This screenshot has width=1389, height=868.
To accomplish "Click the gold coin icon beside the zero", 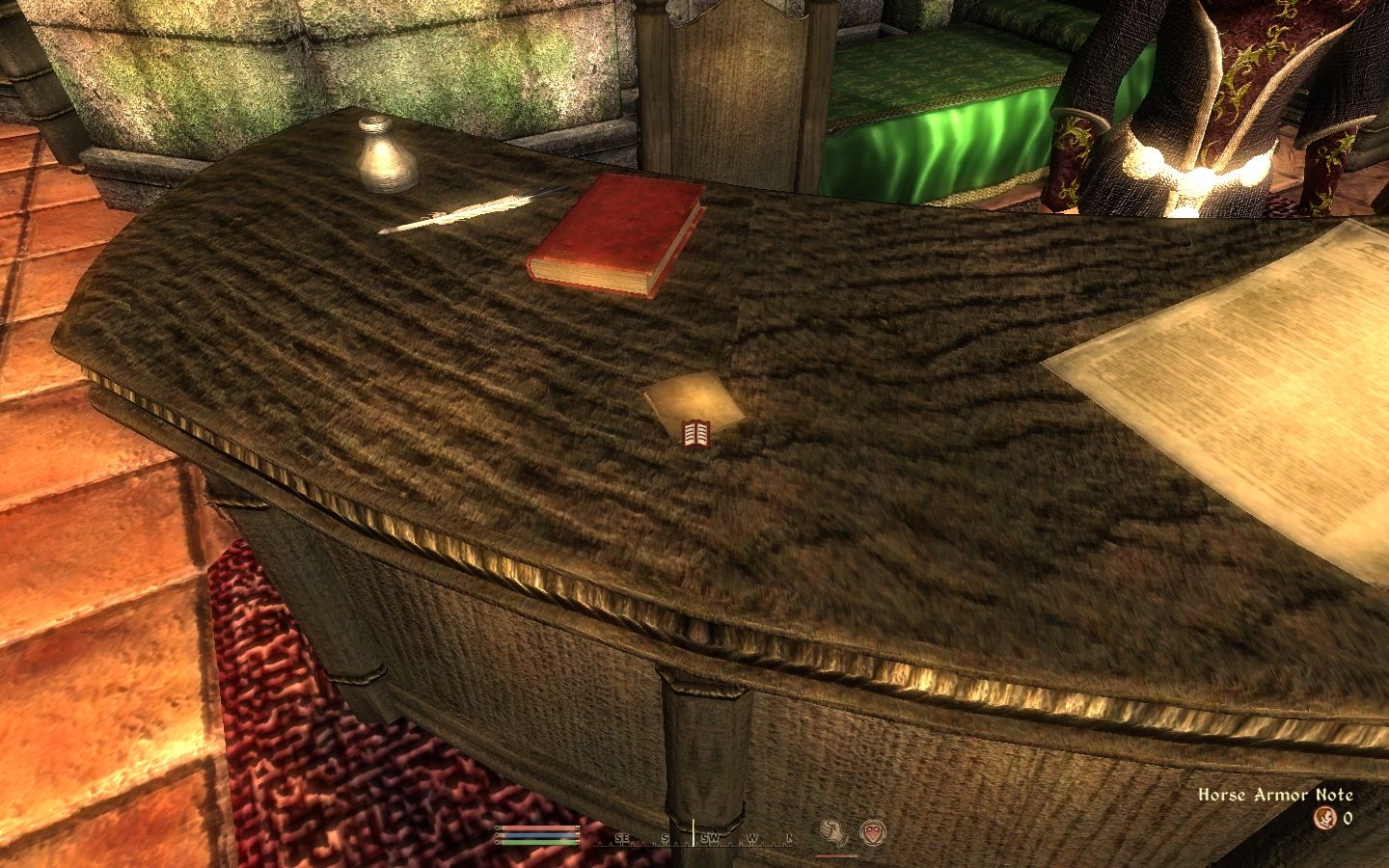I will [1326, 817].
